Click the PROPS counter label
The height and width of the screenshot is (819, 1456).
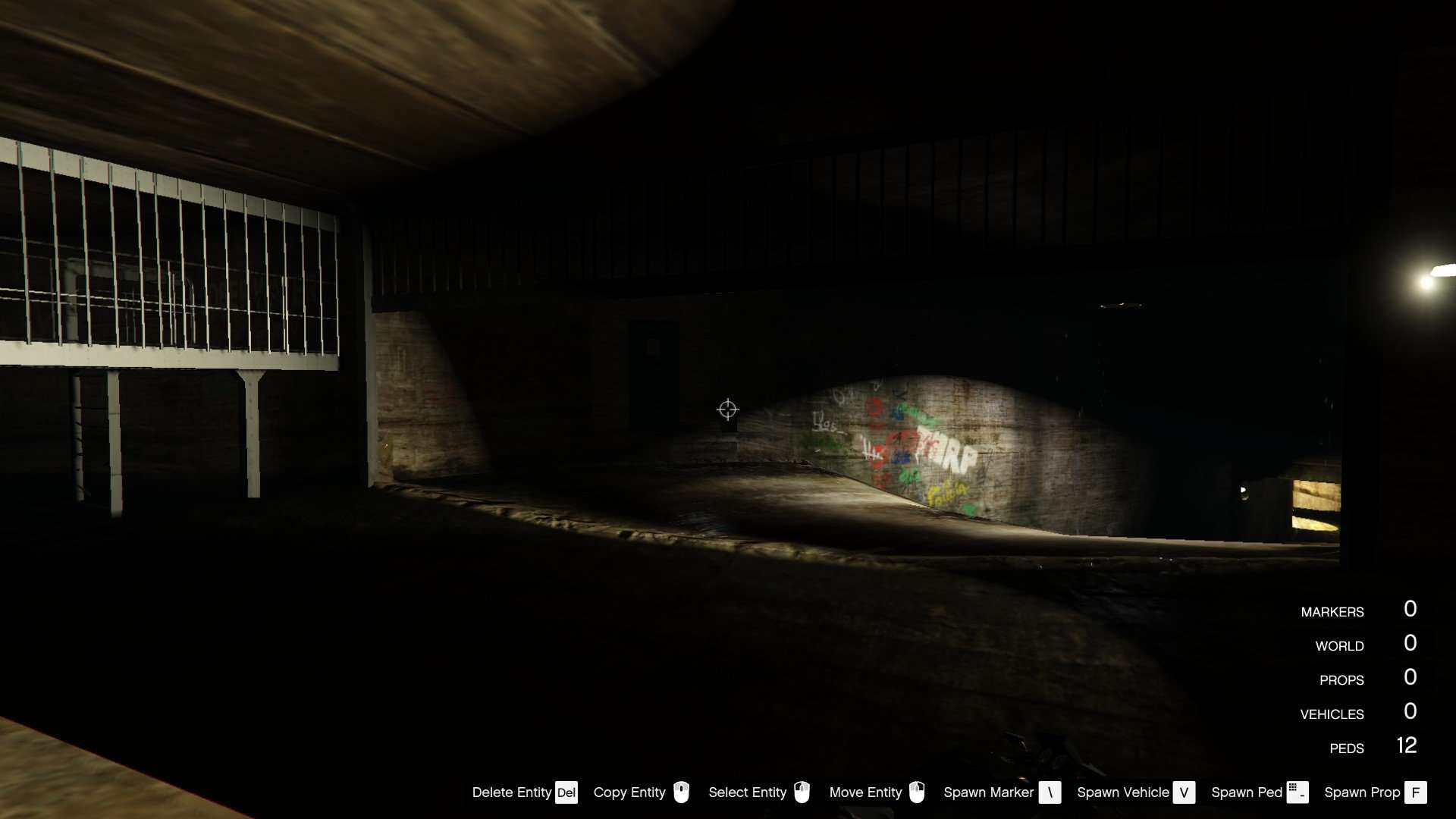1343,679
